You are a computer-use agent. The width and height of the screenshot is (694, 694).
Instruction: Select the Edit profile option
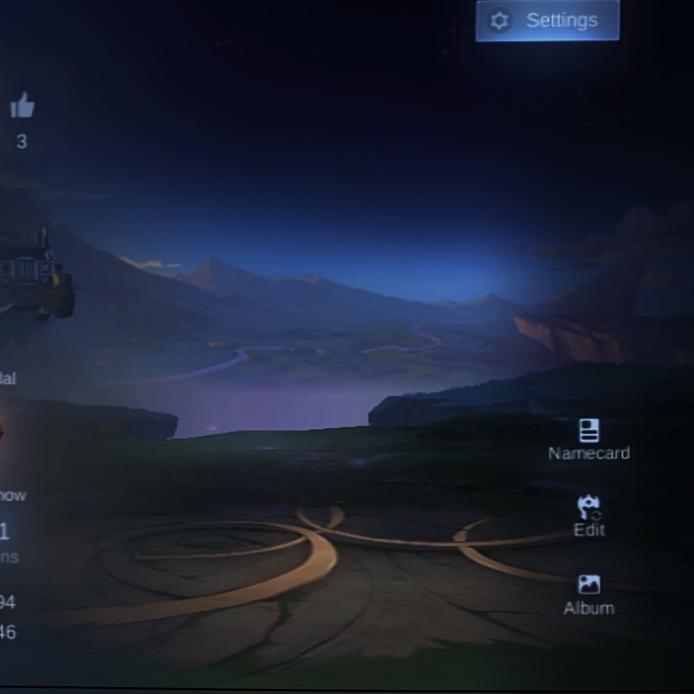(589, 515)
